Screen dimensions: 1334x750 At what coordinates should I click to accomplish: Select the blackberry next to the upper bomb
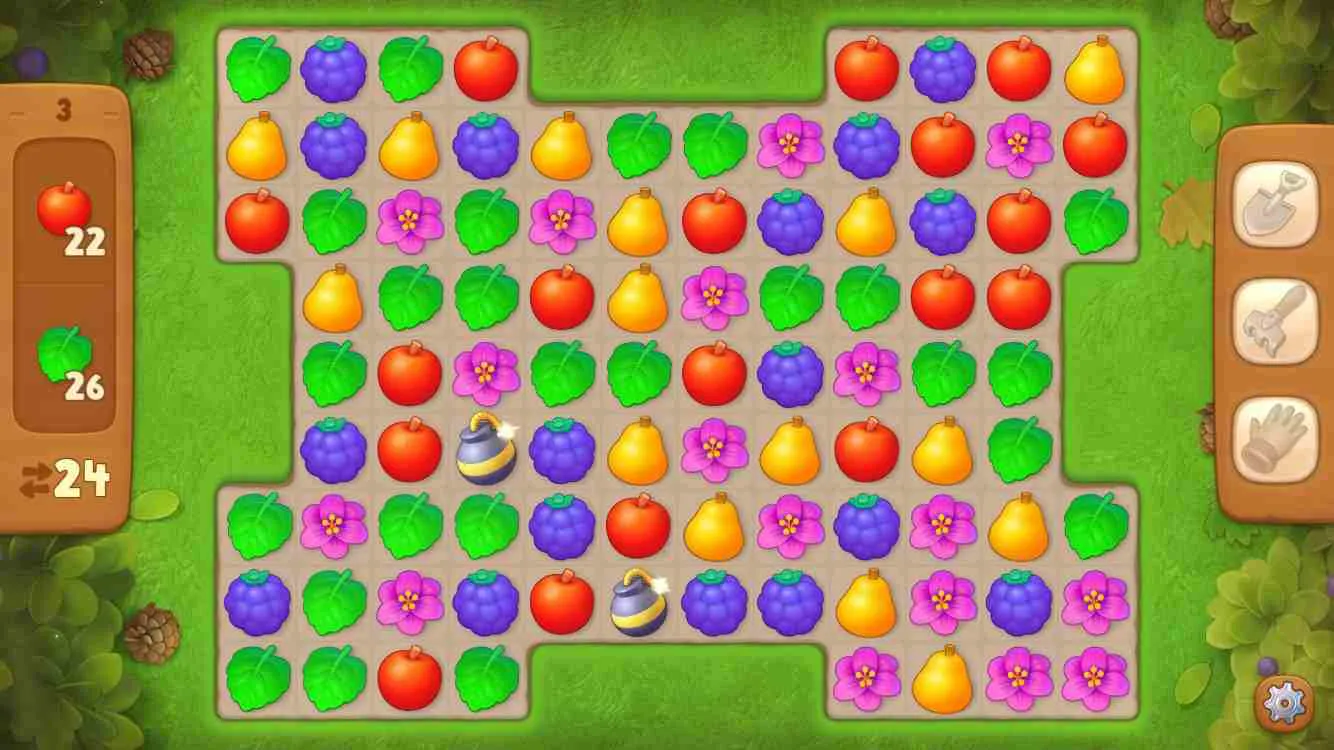coord(562,454)
